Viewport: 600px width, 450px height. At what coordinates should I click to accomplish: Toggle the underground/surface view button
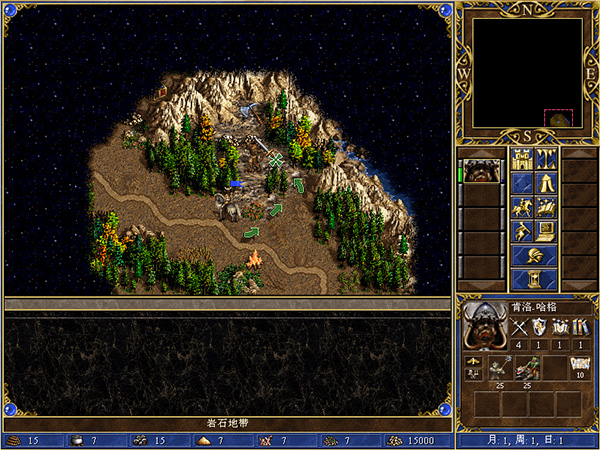(x=546, y=159)
